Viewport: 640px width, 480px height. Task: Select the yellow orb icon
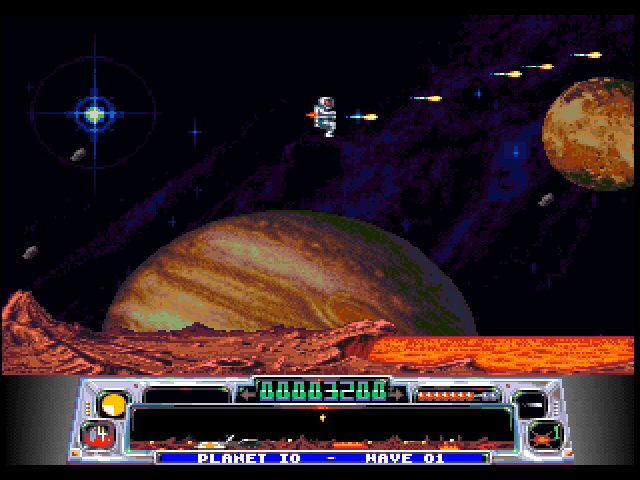113,405
